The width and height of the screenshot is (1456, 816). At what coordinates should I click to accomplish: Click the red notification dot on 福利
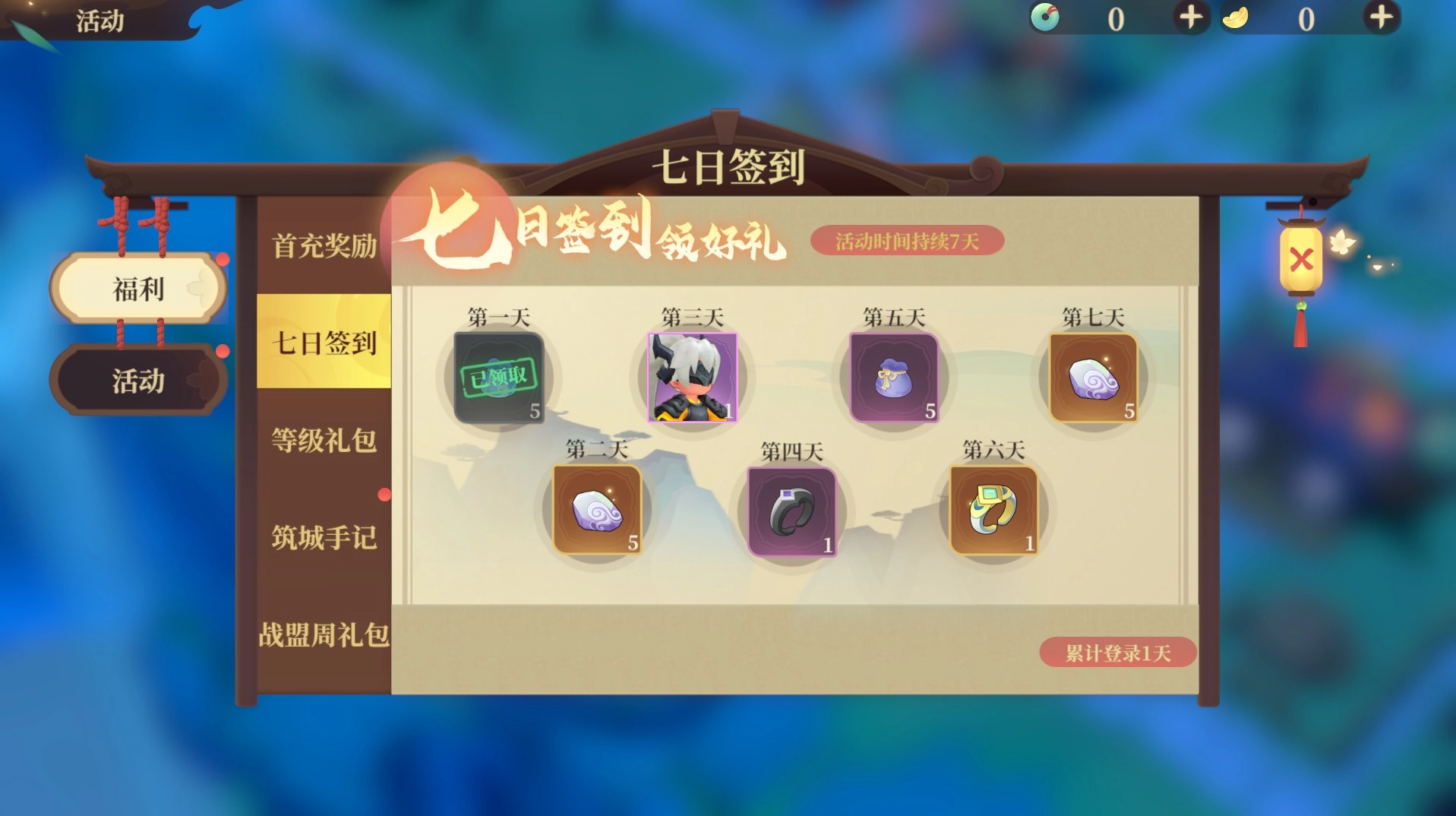tap(224, 260)
